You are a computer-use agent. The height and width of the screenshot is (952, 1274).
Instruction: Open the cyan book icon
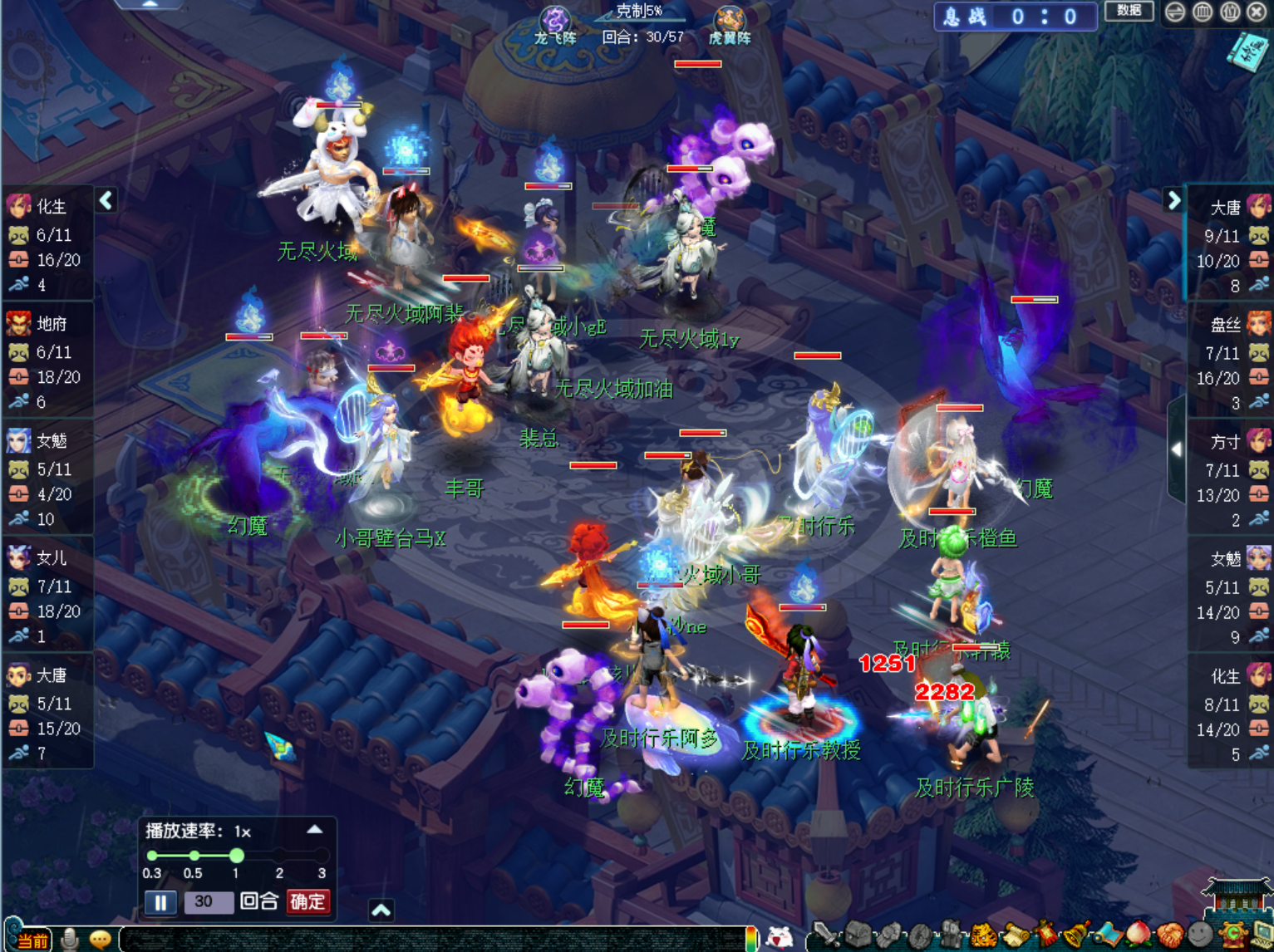tap(1250, 52)
